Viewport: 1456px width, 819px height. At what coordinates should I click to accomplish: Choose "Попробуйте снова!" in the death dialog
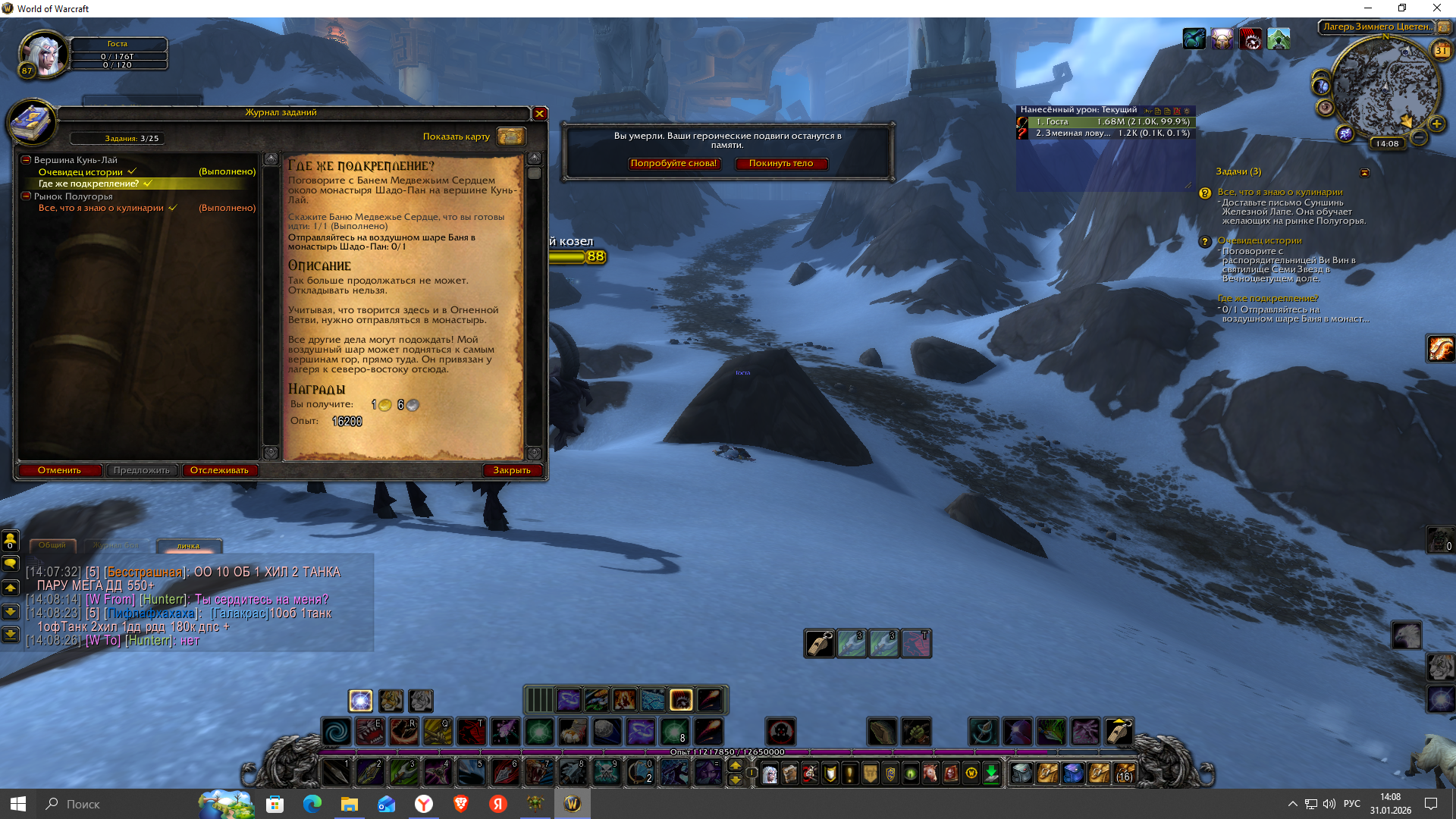(x=673, y=164)
